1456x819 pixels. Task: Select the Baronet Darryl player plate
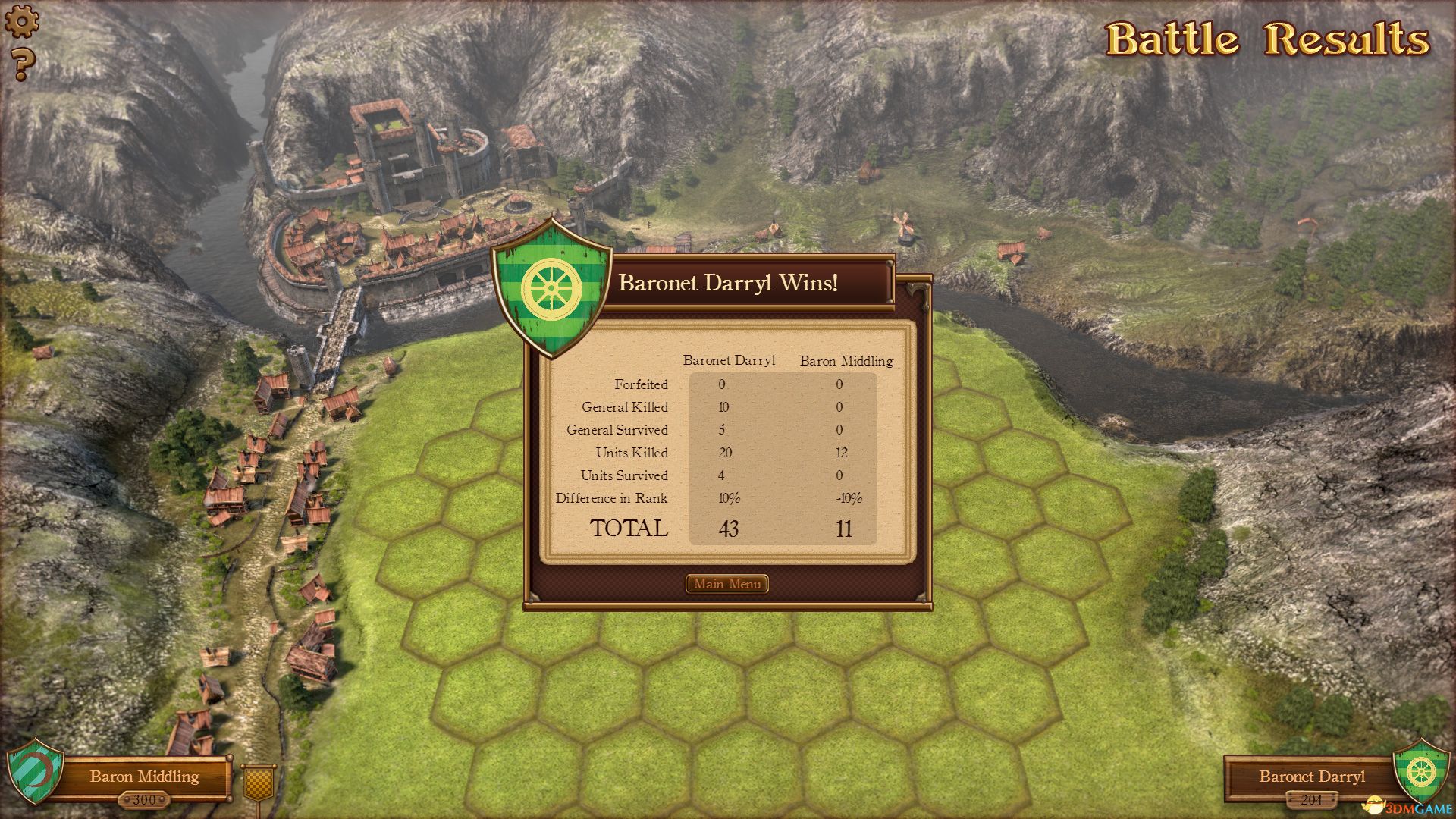tap(1311, 777)
